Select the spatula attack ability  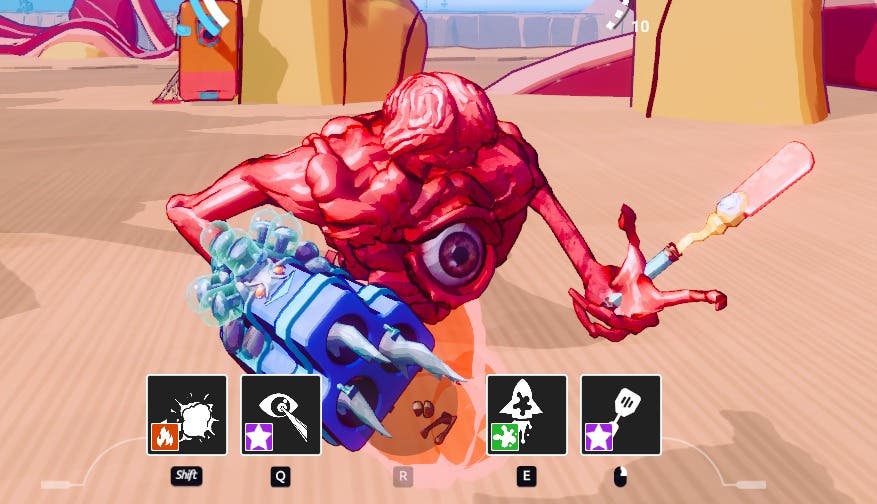(x=621, y=415)
